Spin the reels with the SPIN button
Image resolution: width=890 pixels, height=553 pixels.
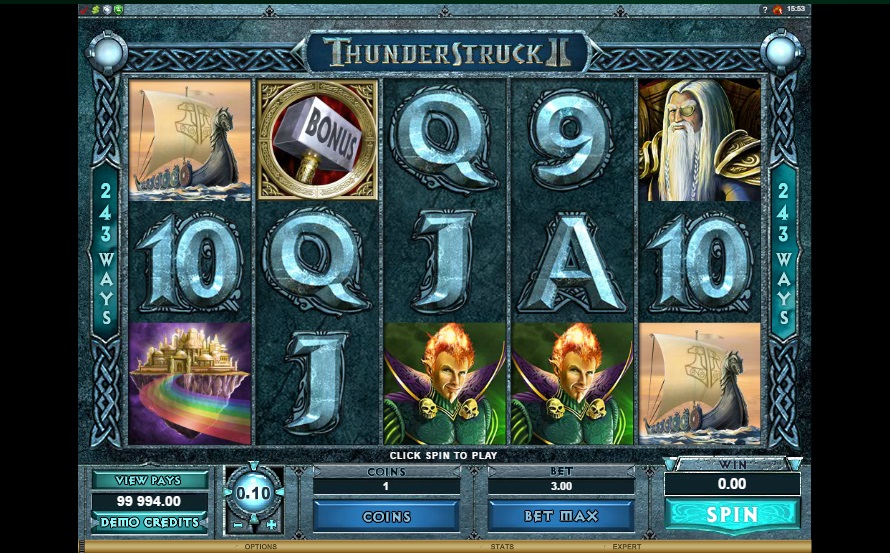[x=732, y=515]
